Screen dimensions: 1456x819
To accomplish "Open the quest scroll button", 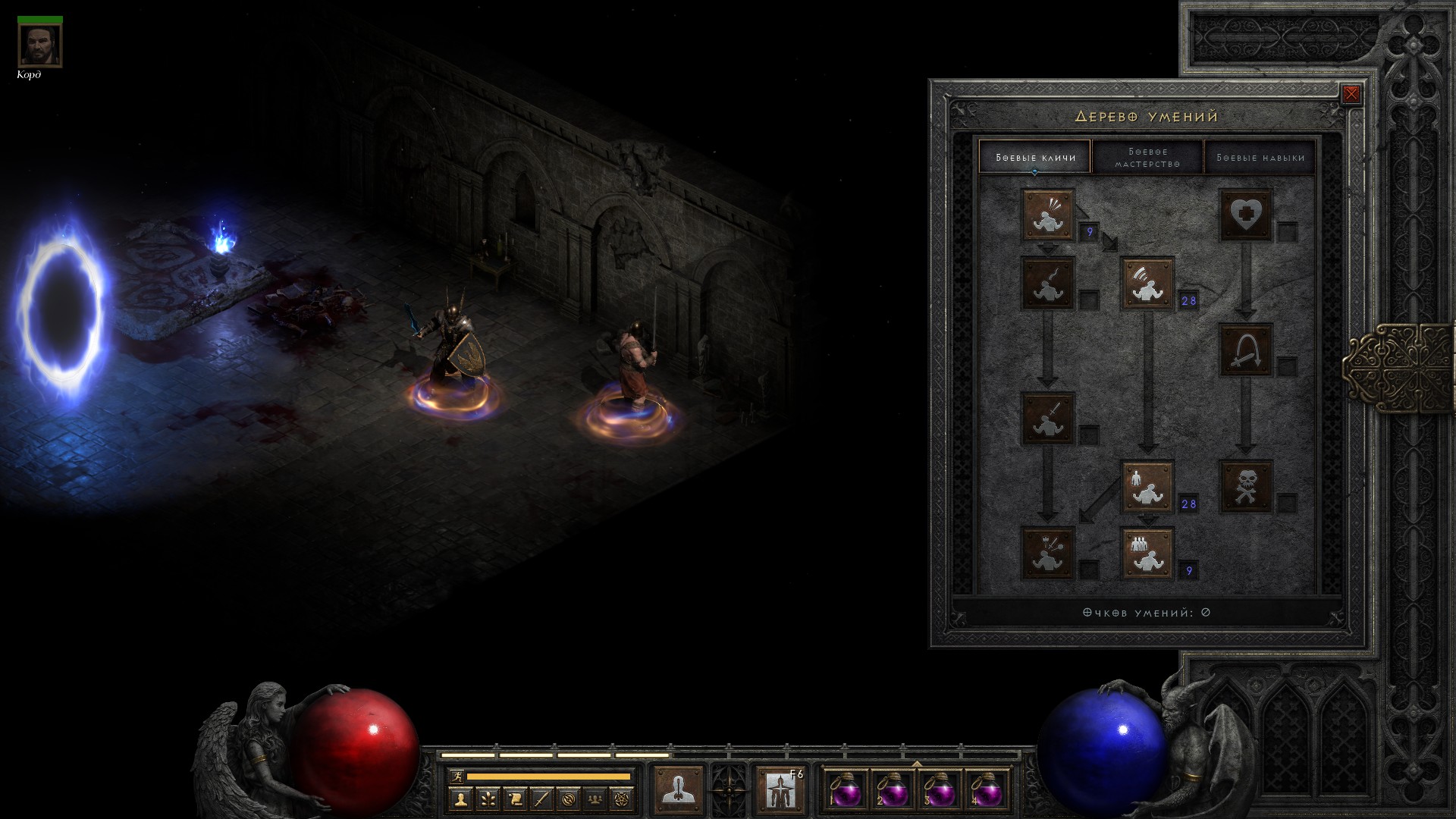I will 515,799.
